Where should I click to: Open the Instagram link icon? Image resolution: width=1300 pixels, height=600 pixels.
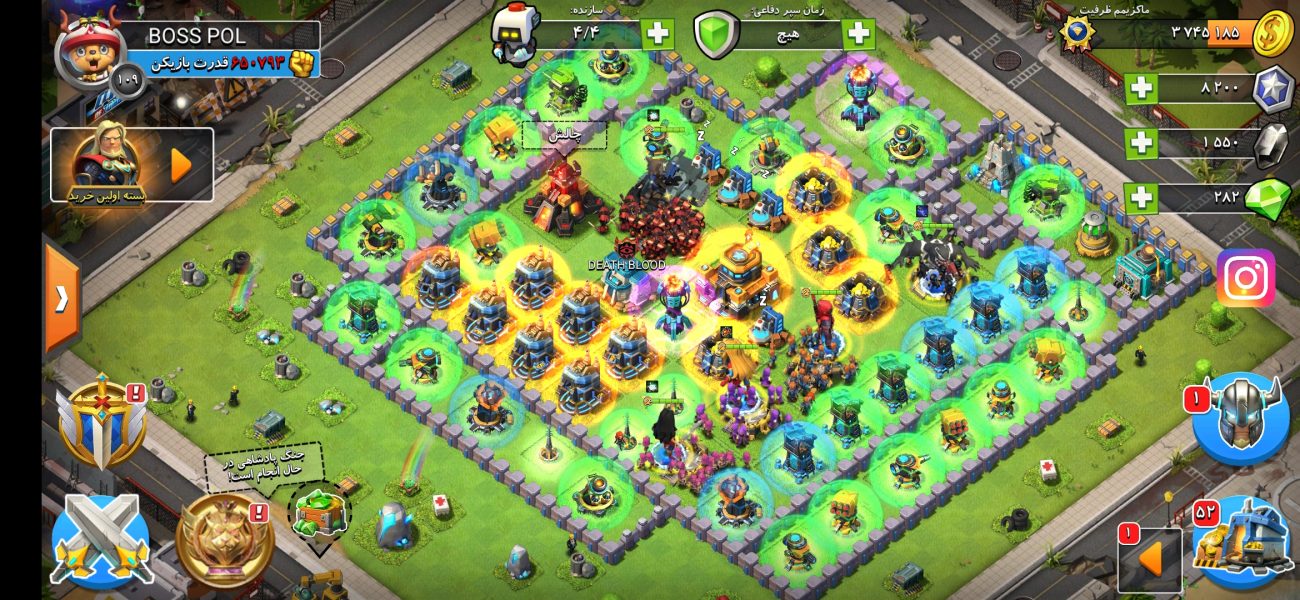click(1245, 277)
